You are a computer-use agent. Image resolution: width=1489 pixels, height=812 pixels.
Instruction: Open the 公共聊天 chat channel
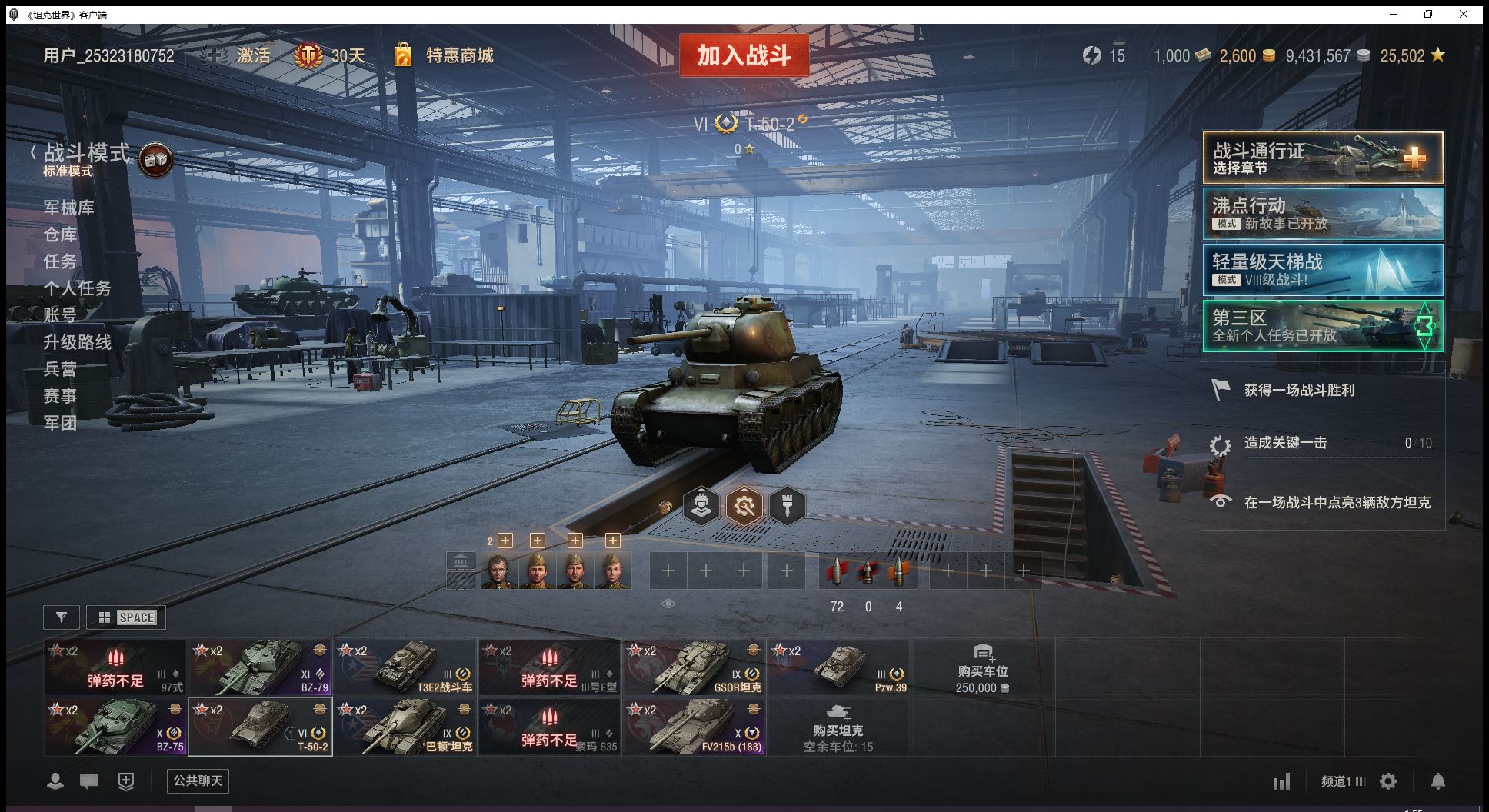[198, 781]
